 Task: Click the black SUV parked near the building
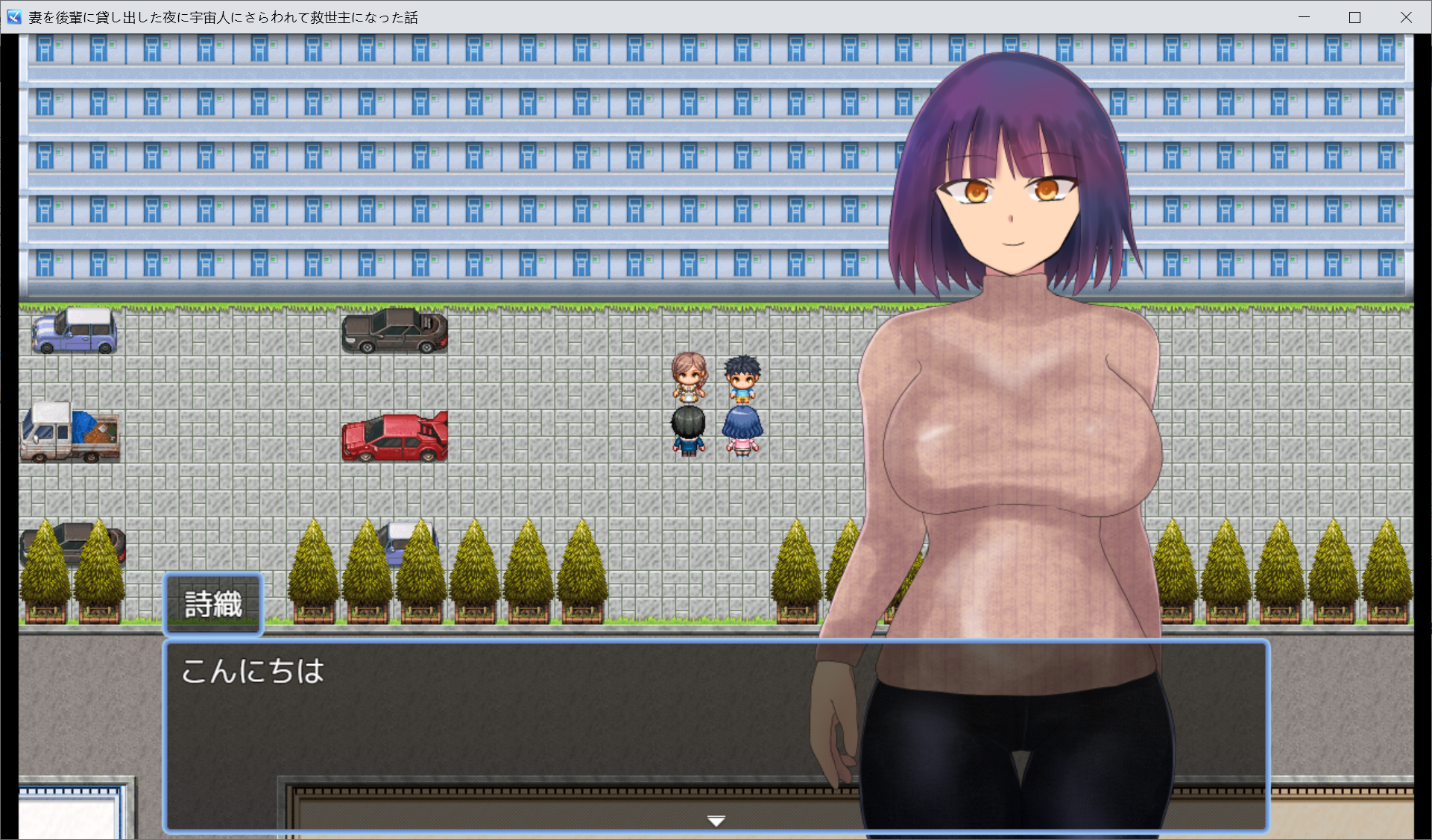tap(394, 333)
